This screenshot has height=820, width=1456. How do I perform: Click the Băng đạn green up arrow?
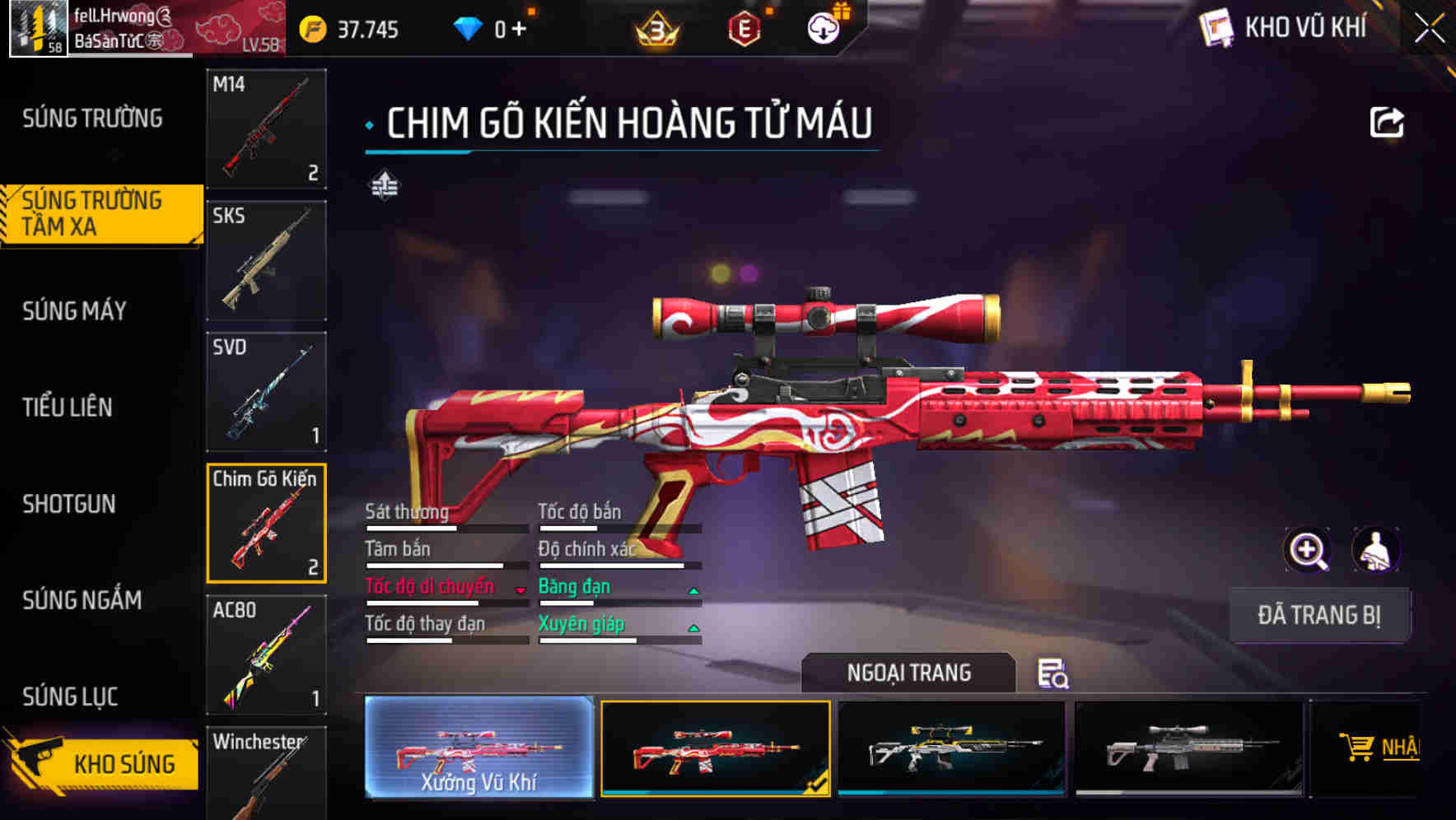(694, 589)
